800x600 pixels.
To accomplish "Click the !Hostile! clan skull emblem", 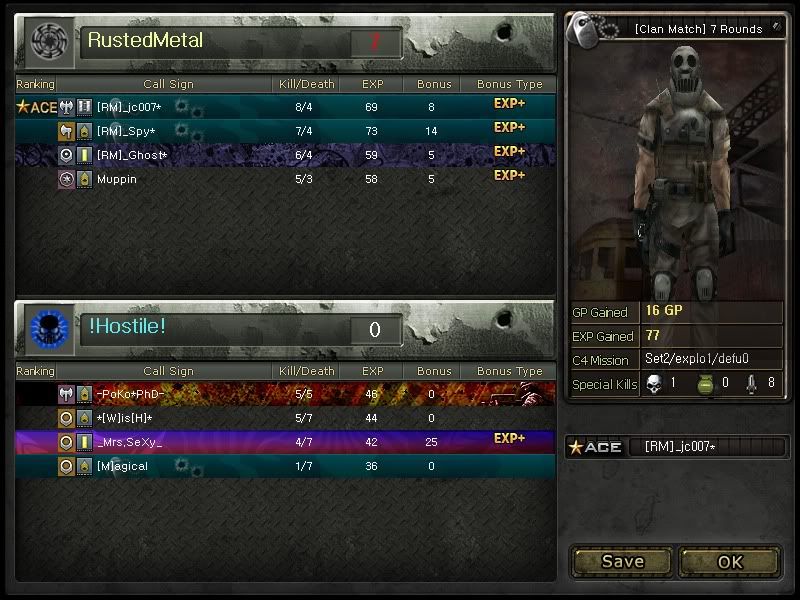I will [47, 329].
